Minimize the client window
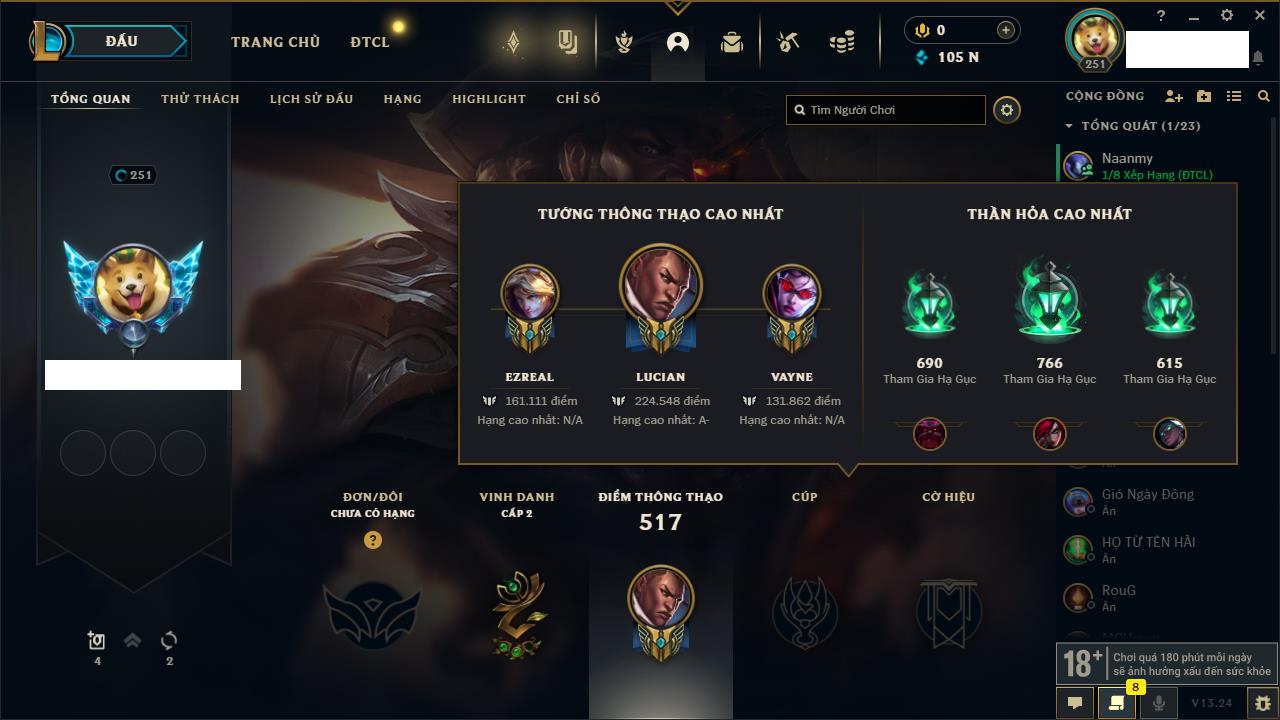This screenshot has height=720, width=1280. click(1194, 16)
